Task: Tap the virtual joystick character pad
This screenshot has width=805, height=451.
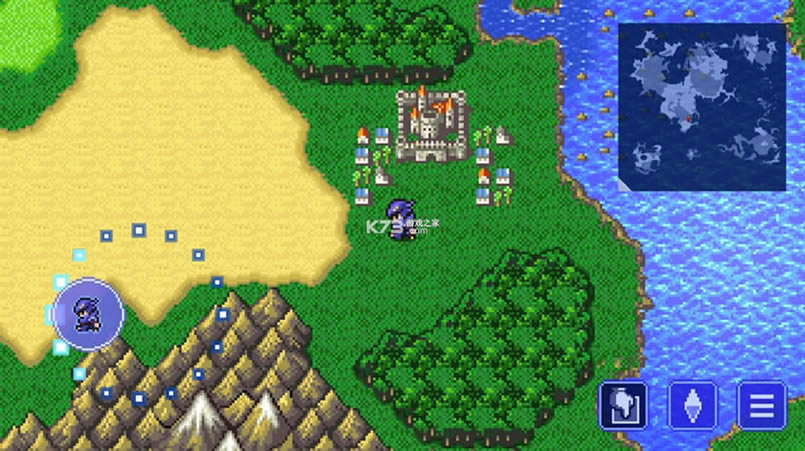Action: coord(89,313)
